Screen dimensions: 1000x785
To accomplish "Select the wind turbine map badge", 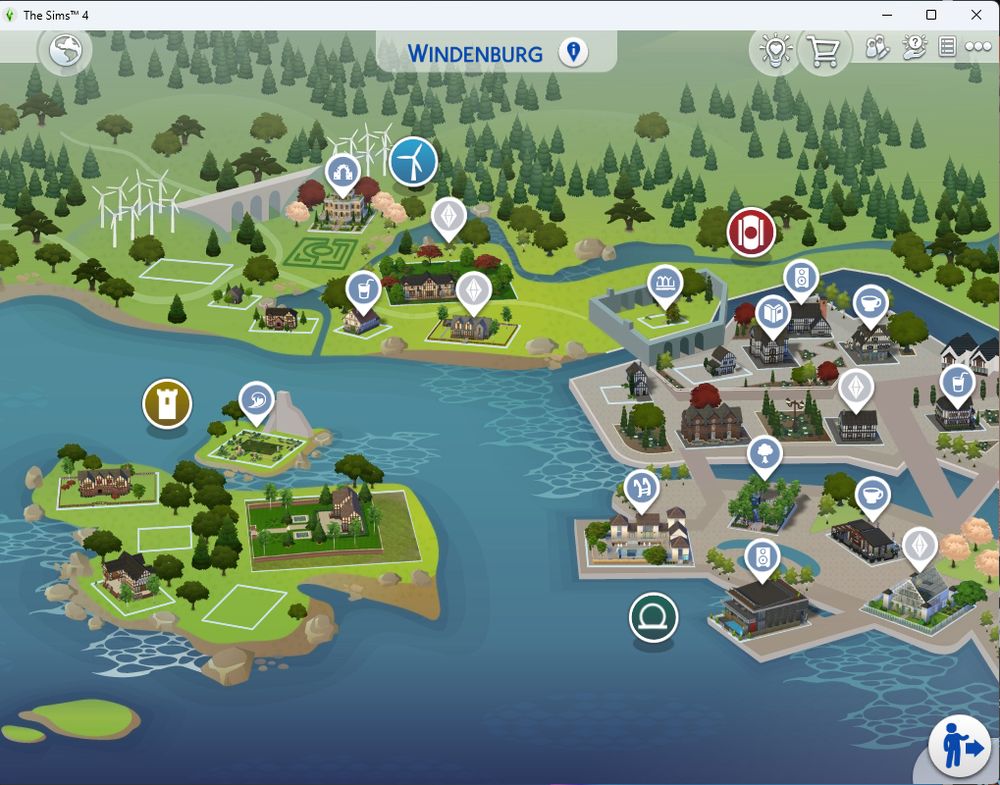I will [413, 161].
